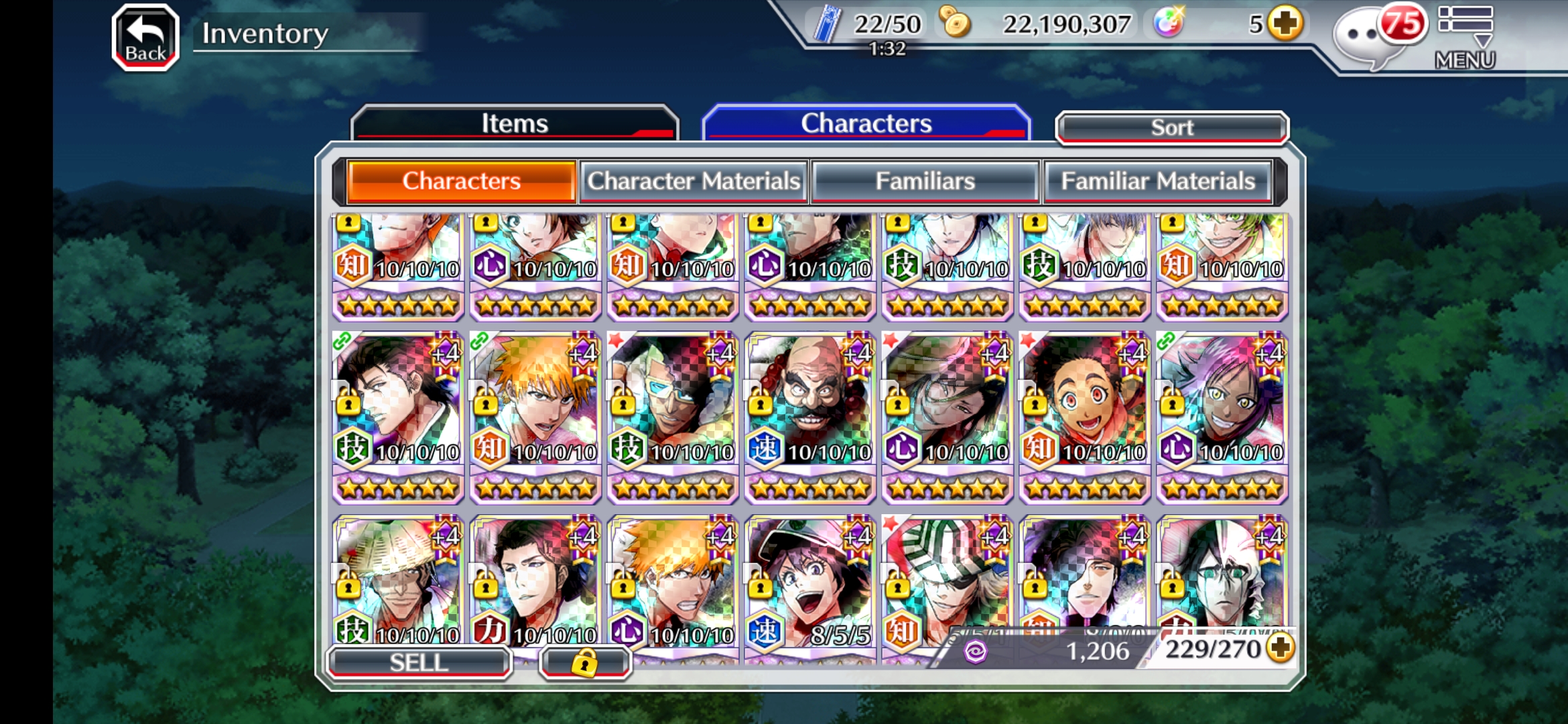This screenshot has width=1568, height=724.
Task: Go back using the Back button
Action: pyautogui.click(x=145, y=38)
